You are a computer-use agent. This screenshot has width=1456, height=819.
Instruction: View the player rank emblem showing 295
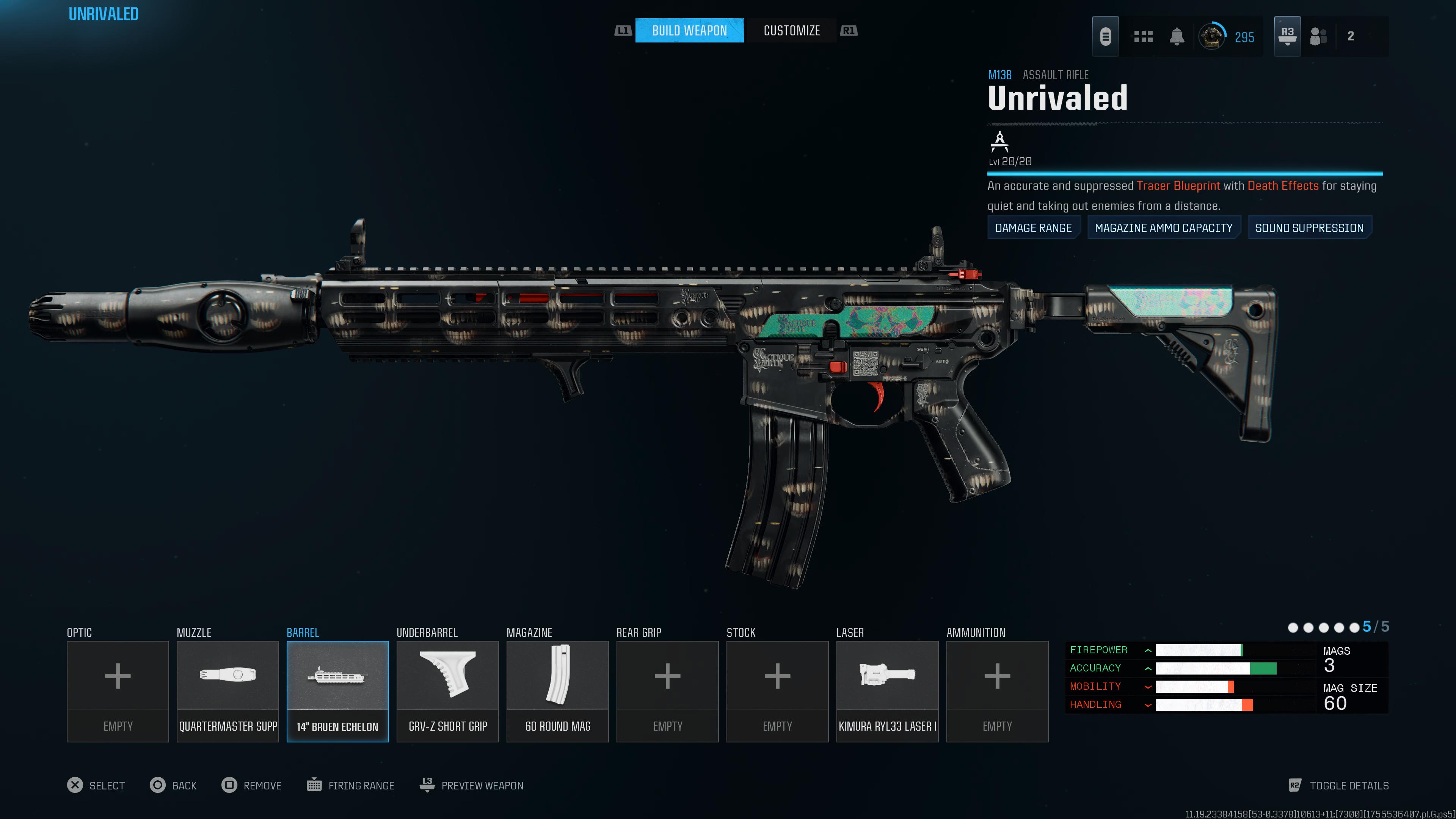[x=1212, y=37]
